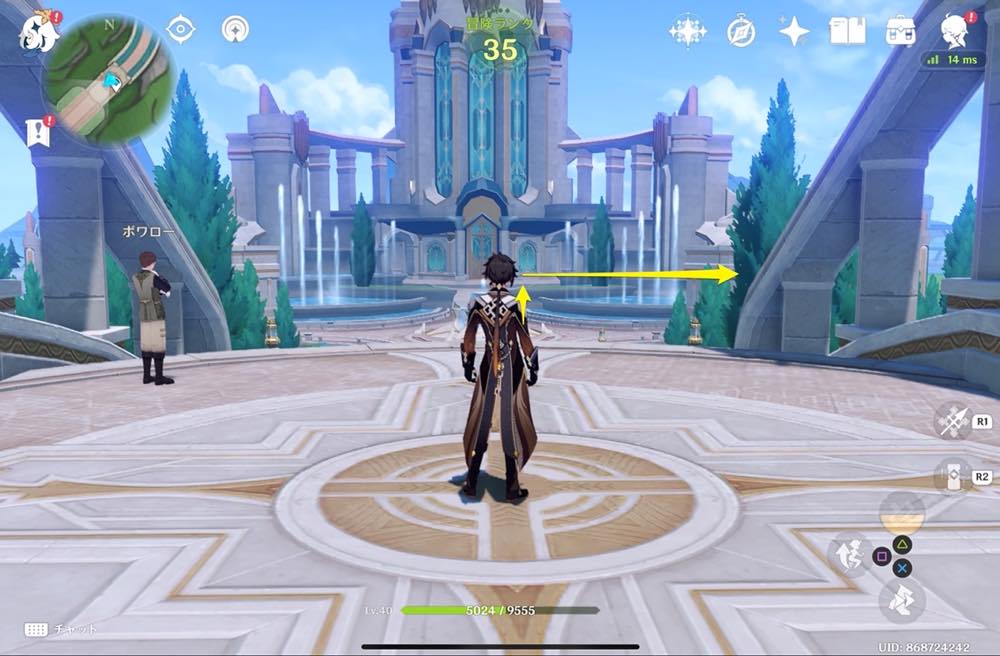Open the events snowflake star icon

point(687,31)
